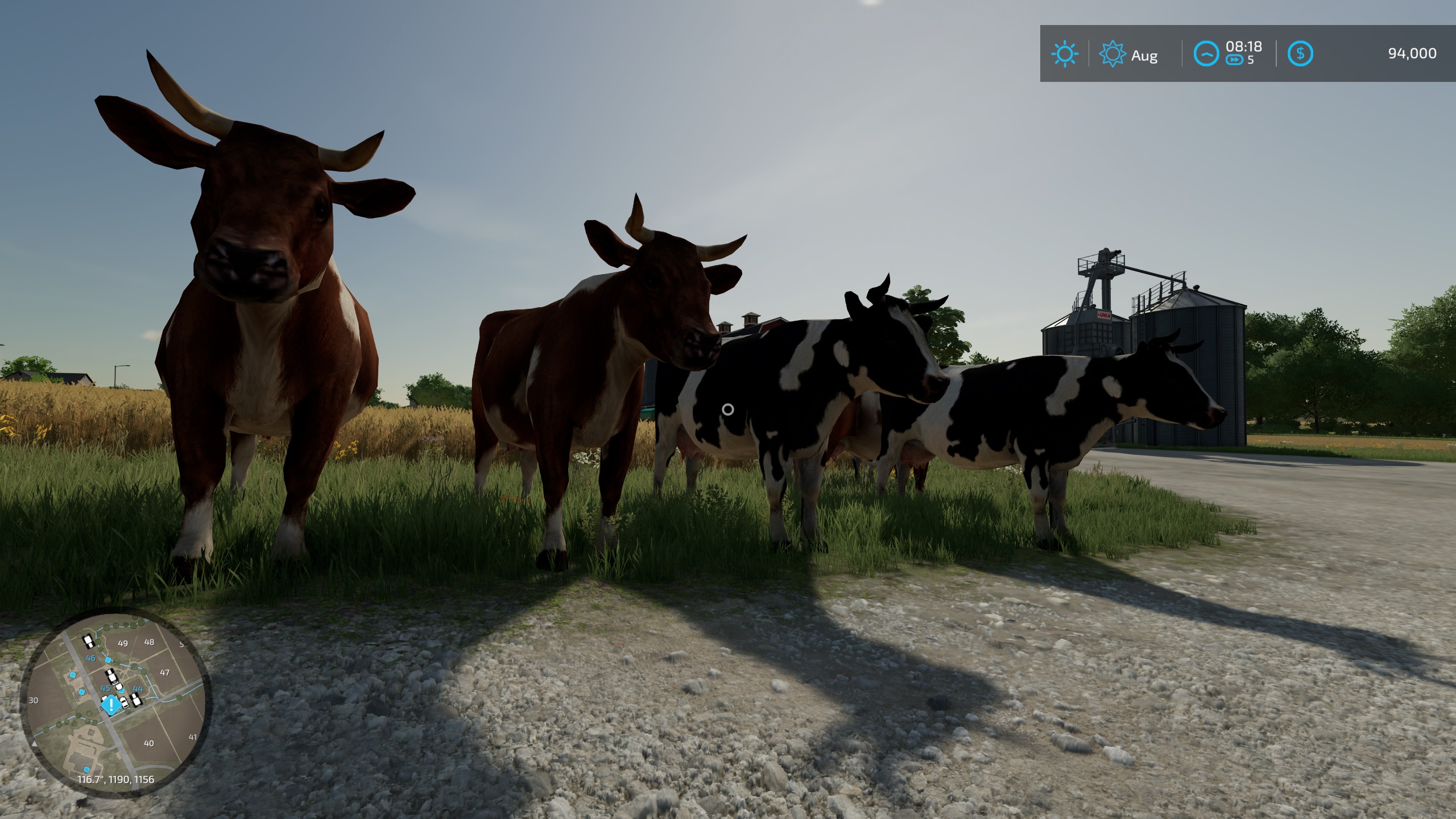Click the white vehicle icon near field 49

point(88,640)
